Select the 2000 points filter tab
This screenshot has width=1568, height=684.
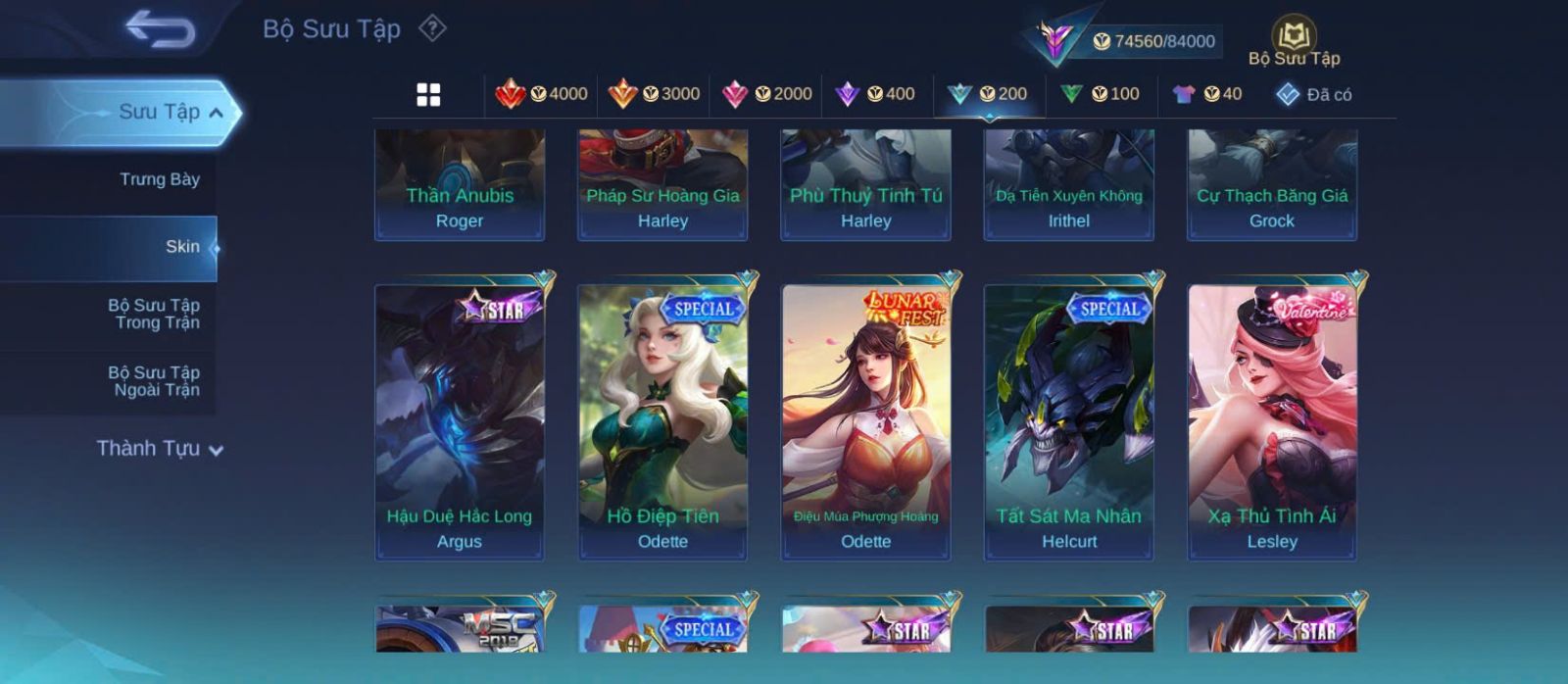(766, 94)
